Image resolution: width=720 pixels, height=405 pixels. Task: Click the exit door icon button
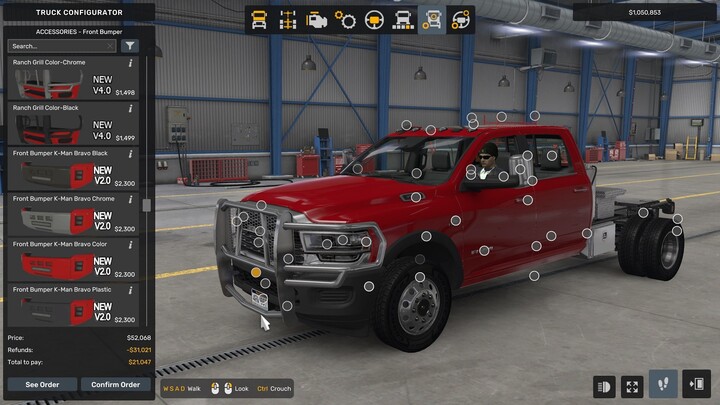[x=696, y=385]
